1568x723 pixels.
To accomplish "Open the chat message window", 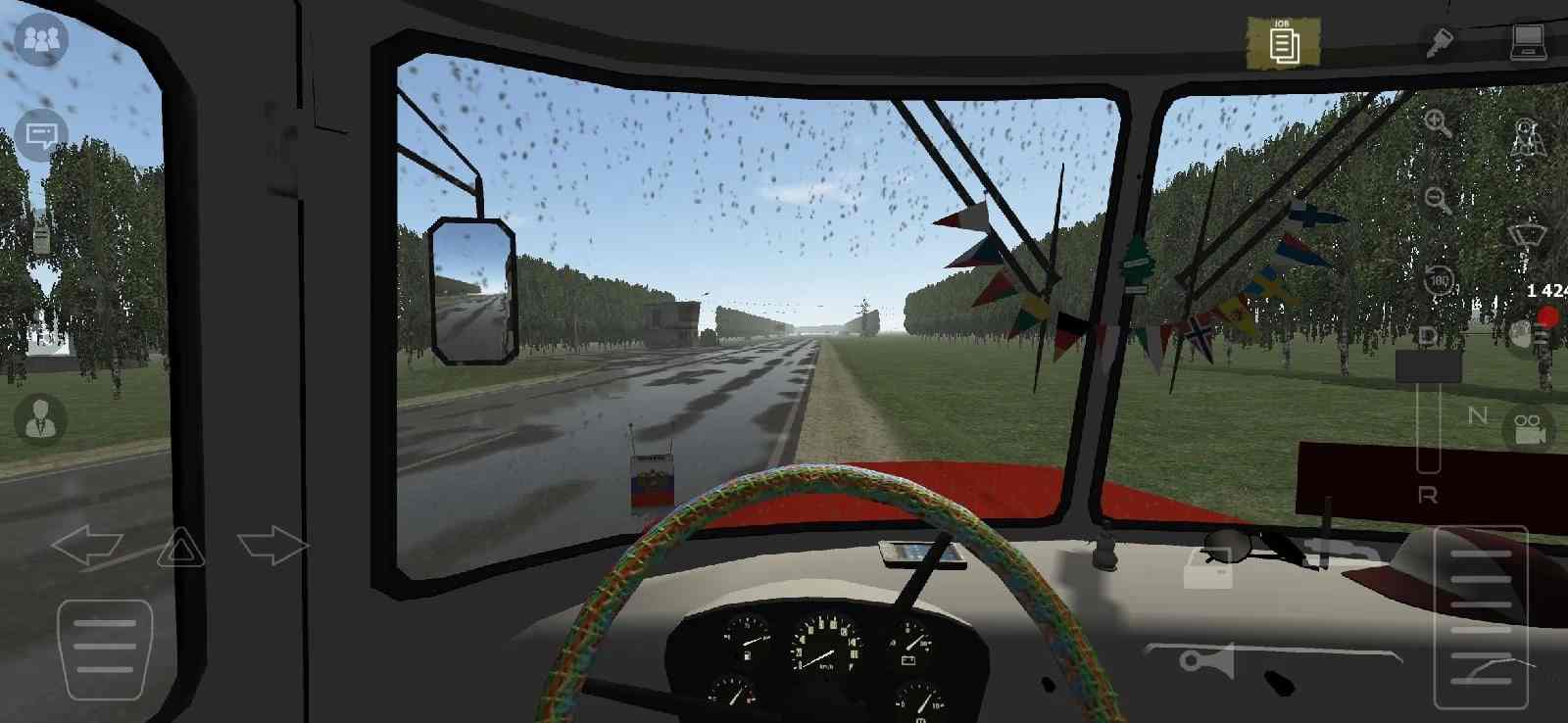I will [39, 132].
